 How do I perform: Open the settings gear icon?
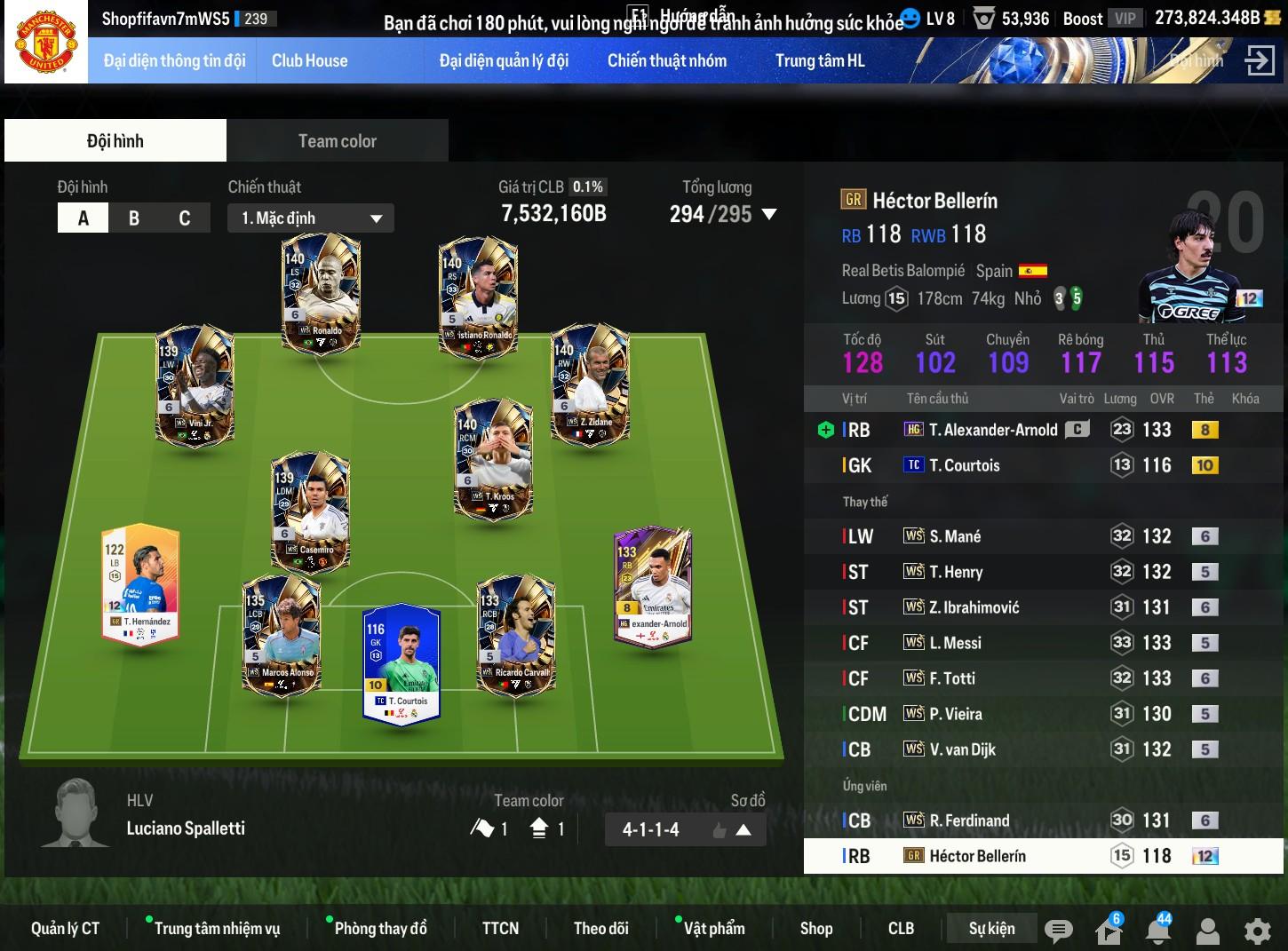point(1257,931)
